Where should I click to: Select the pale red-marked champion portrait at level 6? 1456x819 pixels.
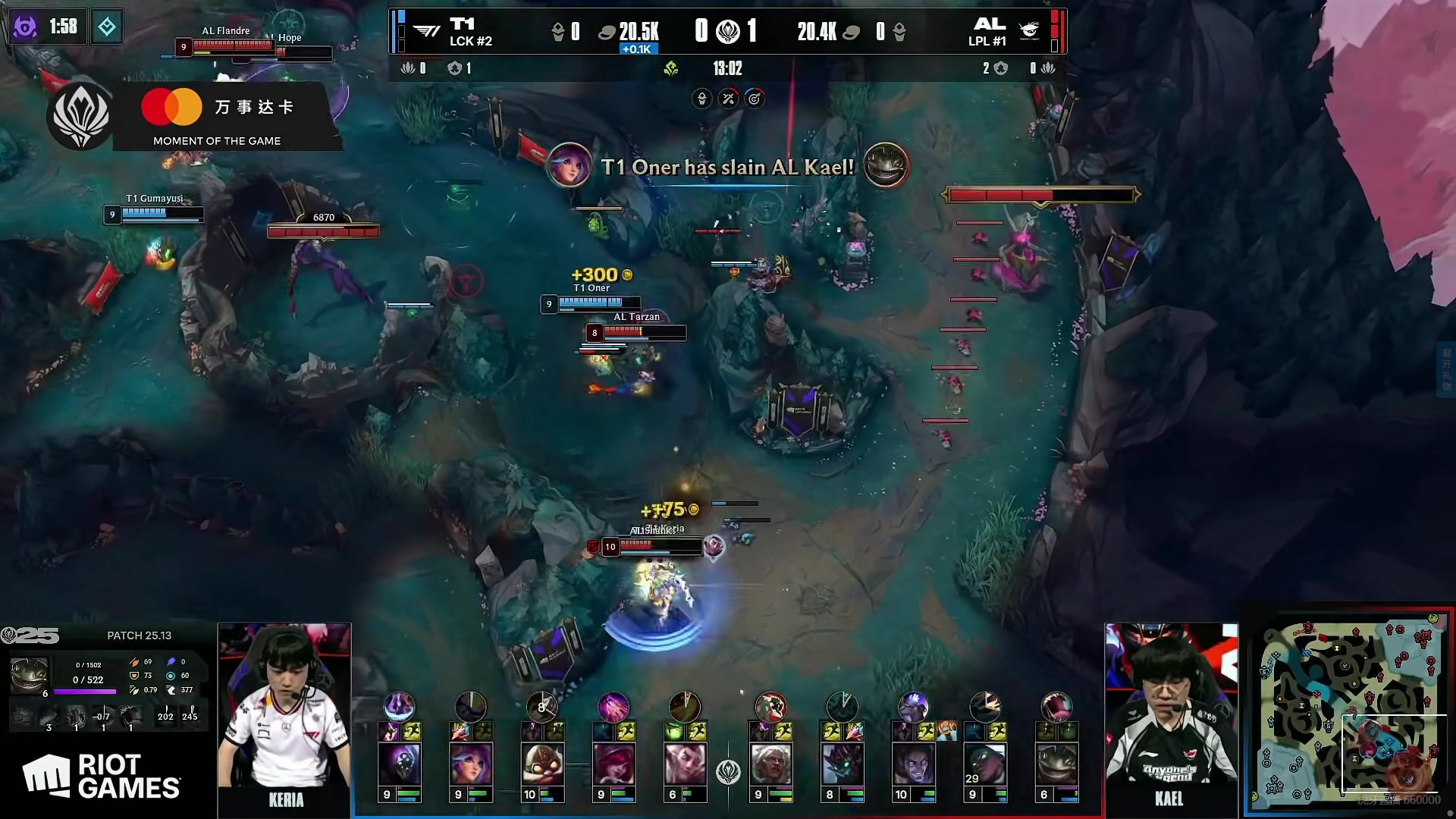coord(685,764)
